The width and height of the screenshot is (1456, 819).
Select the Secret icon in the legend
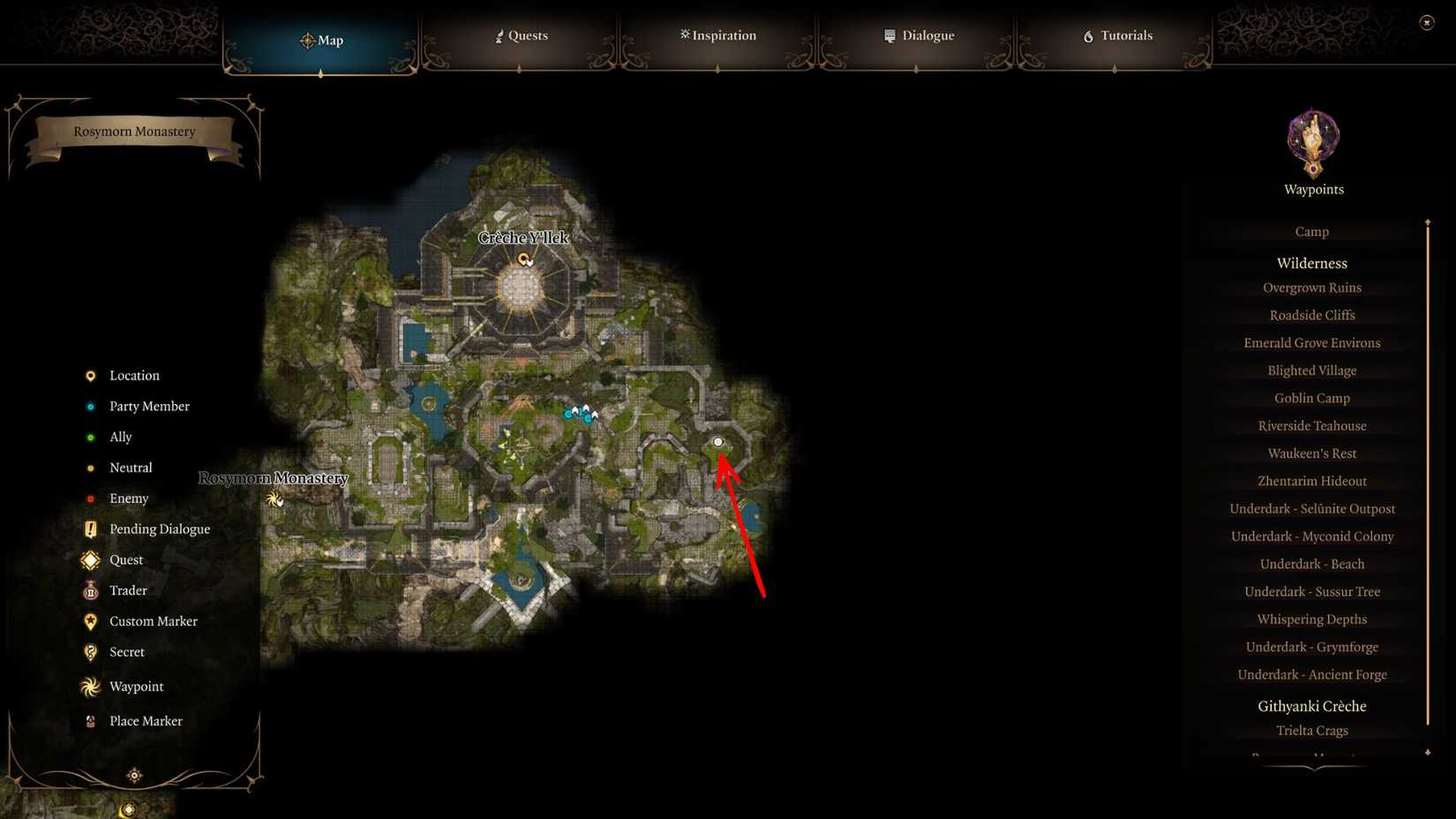click(91, 652)
